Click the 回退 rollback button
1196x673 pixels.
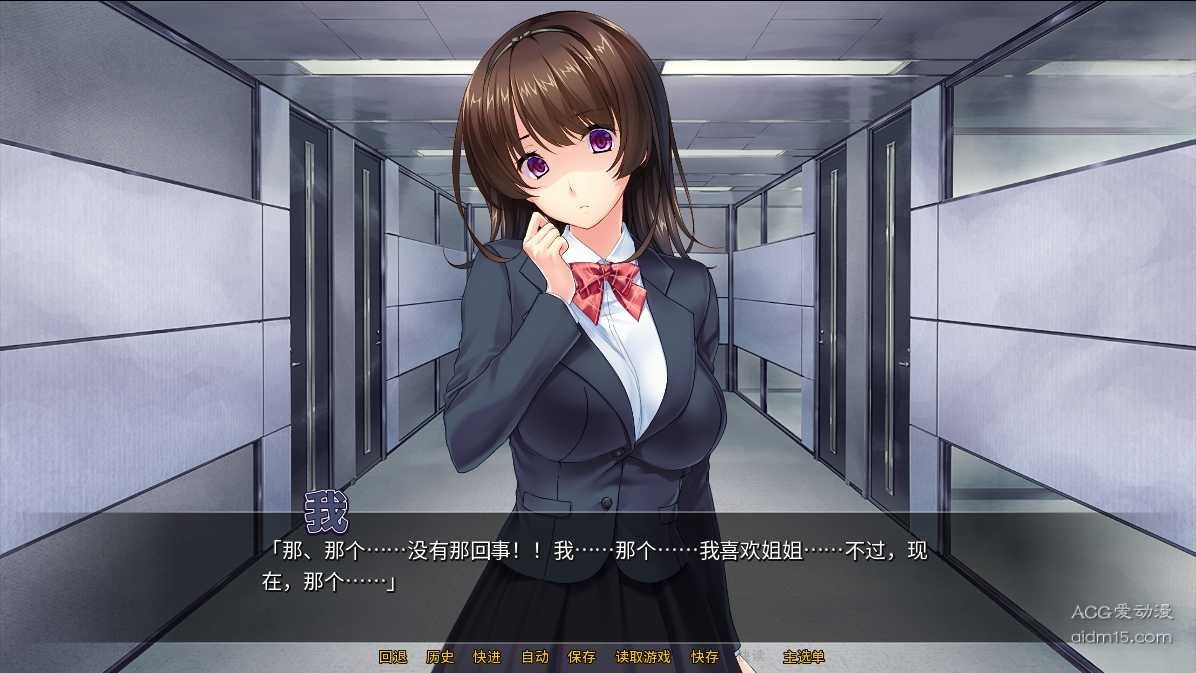tap(393, 657)
